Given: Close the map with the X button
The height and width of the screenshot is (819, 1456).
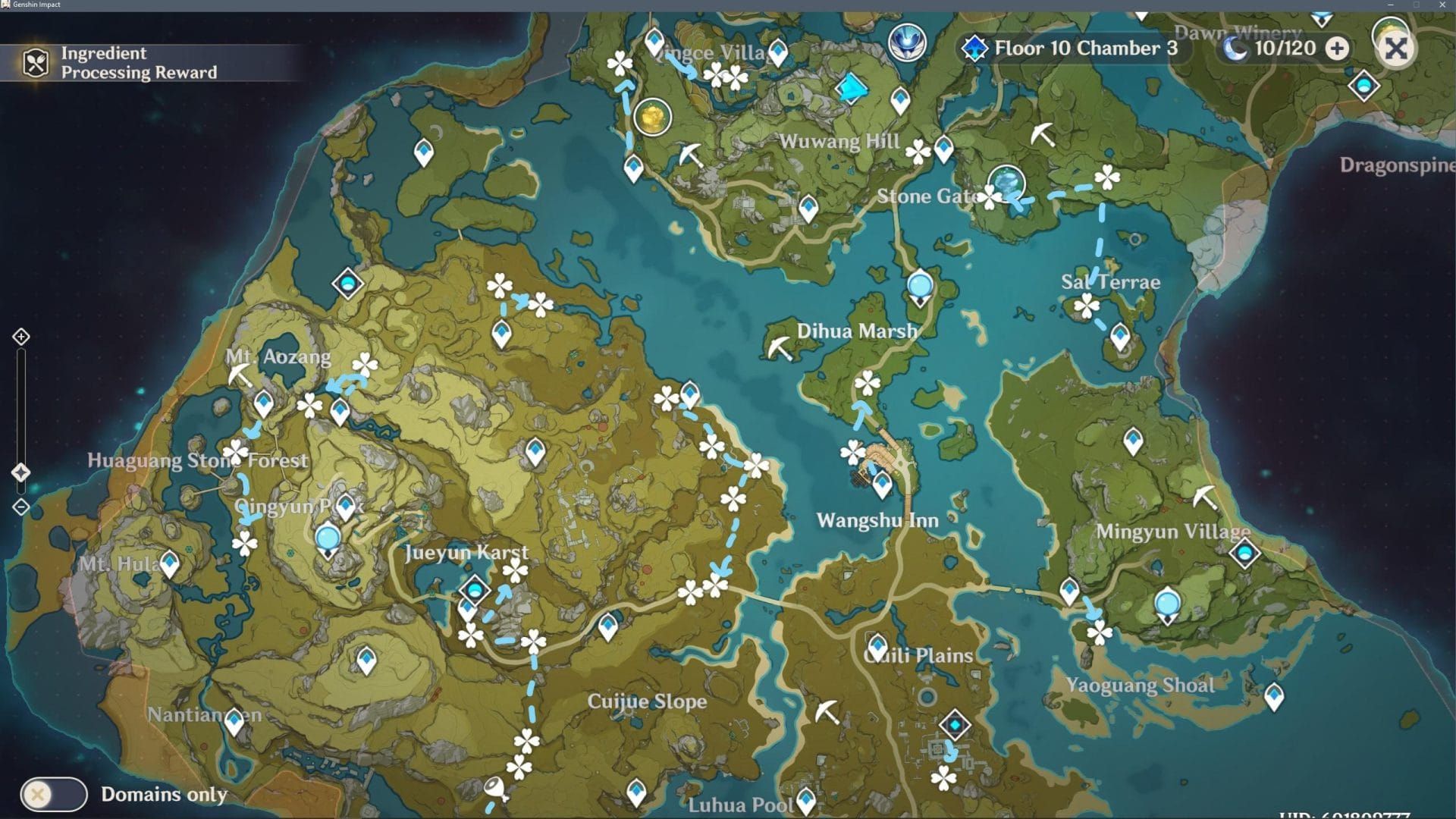Looking at the screenshot, I should [x=1395, y=49].
